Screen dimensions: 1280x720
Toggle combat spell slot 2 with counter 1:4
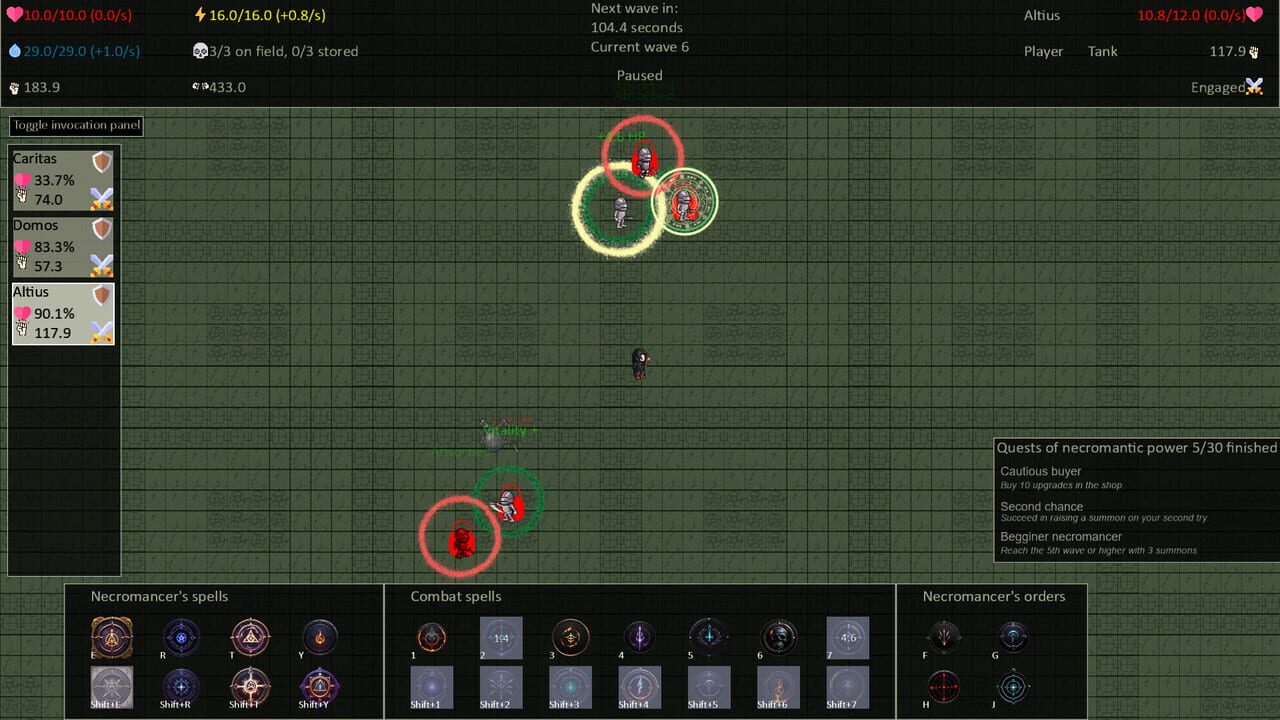[x=500, y=638]
